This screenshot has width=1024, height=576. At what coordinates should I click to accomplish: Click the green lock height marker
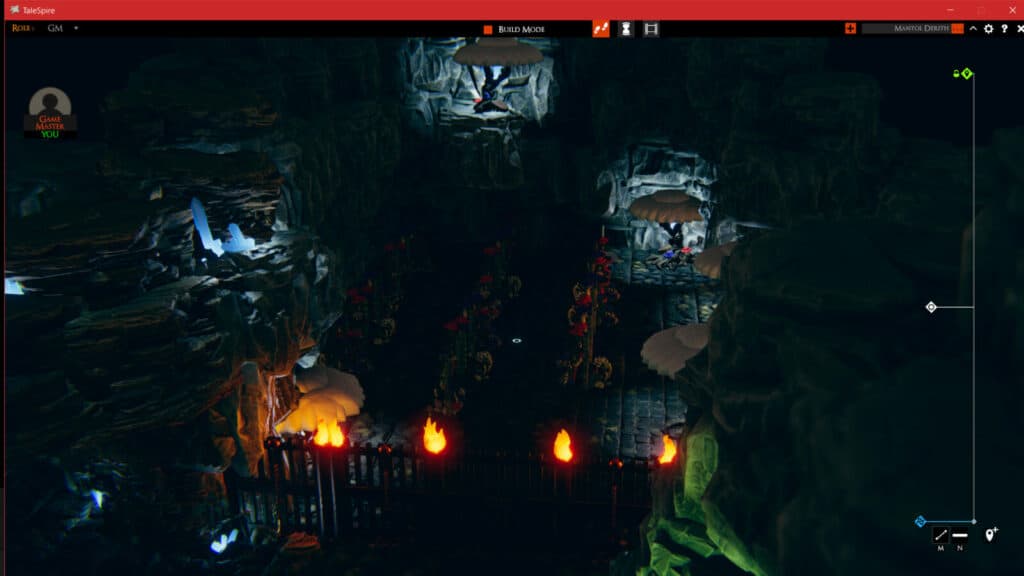pos(963,73)
